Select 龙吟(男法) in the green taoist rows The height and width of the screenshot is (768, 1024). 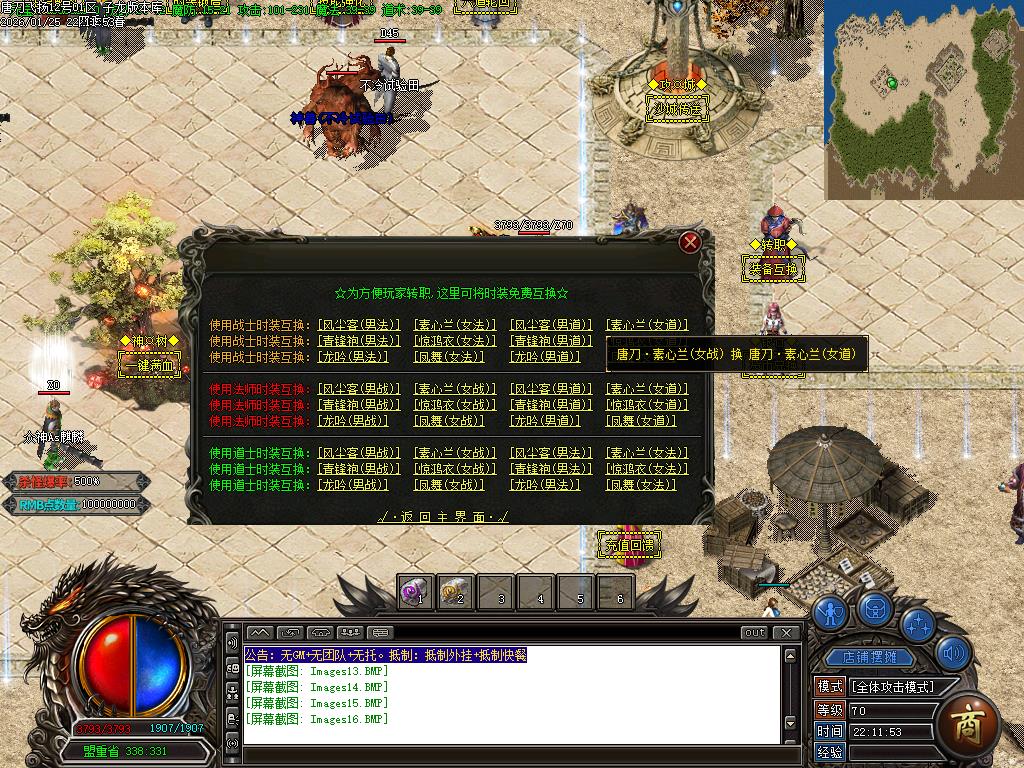coord(545,485)
